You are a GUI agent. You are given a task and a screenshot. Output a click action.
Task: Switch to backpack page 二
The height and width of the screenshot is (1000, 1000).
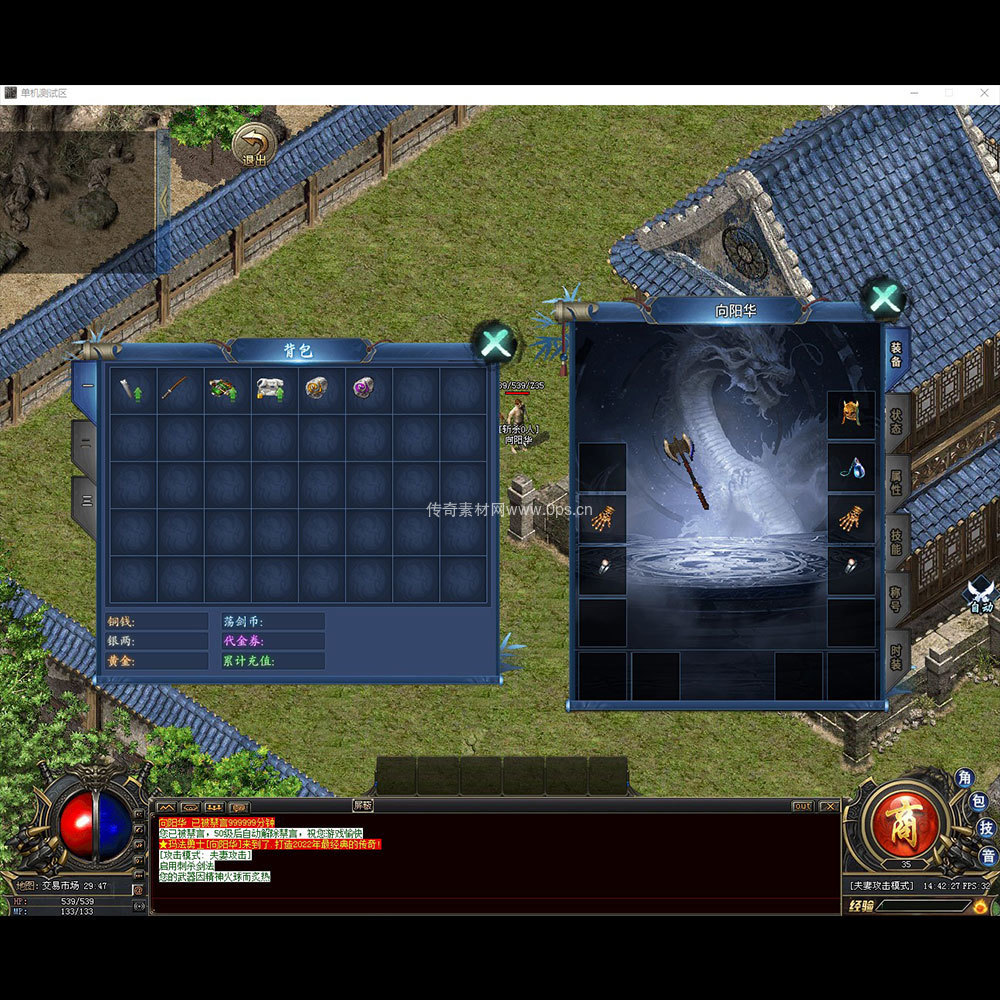tap(87, 440)
